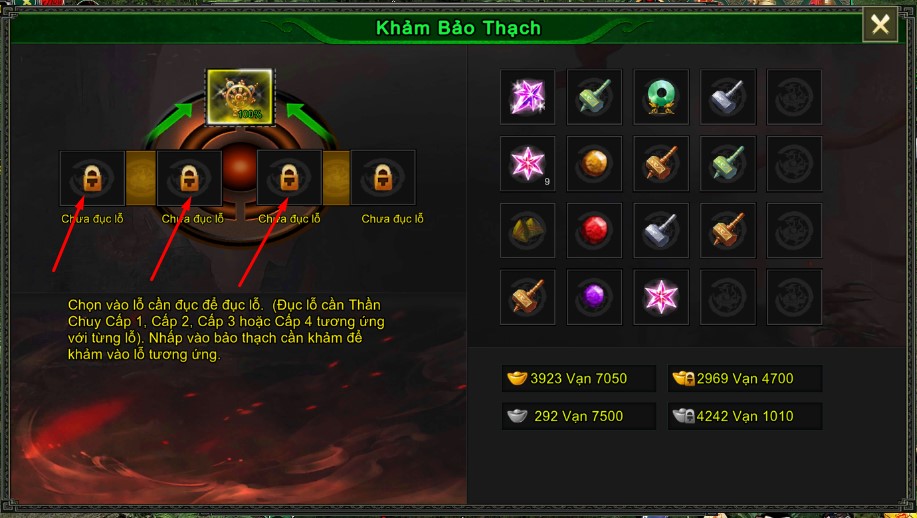The image size is (917, 518).
Task: Select the purple oval gemstone
Action: click(x=594, y=297)
